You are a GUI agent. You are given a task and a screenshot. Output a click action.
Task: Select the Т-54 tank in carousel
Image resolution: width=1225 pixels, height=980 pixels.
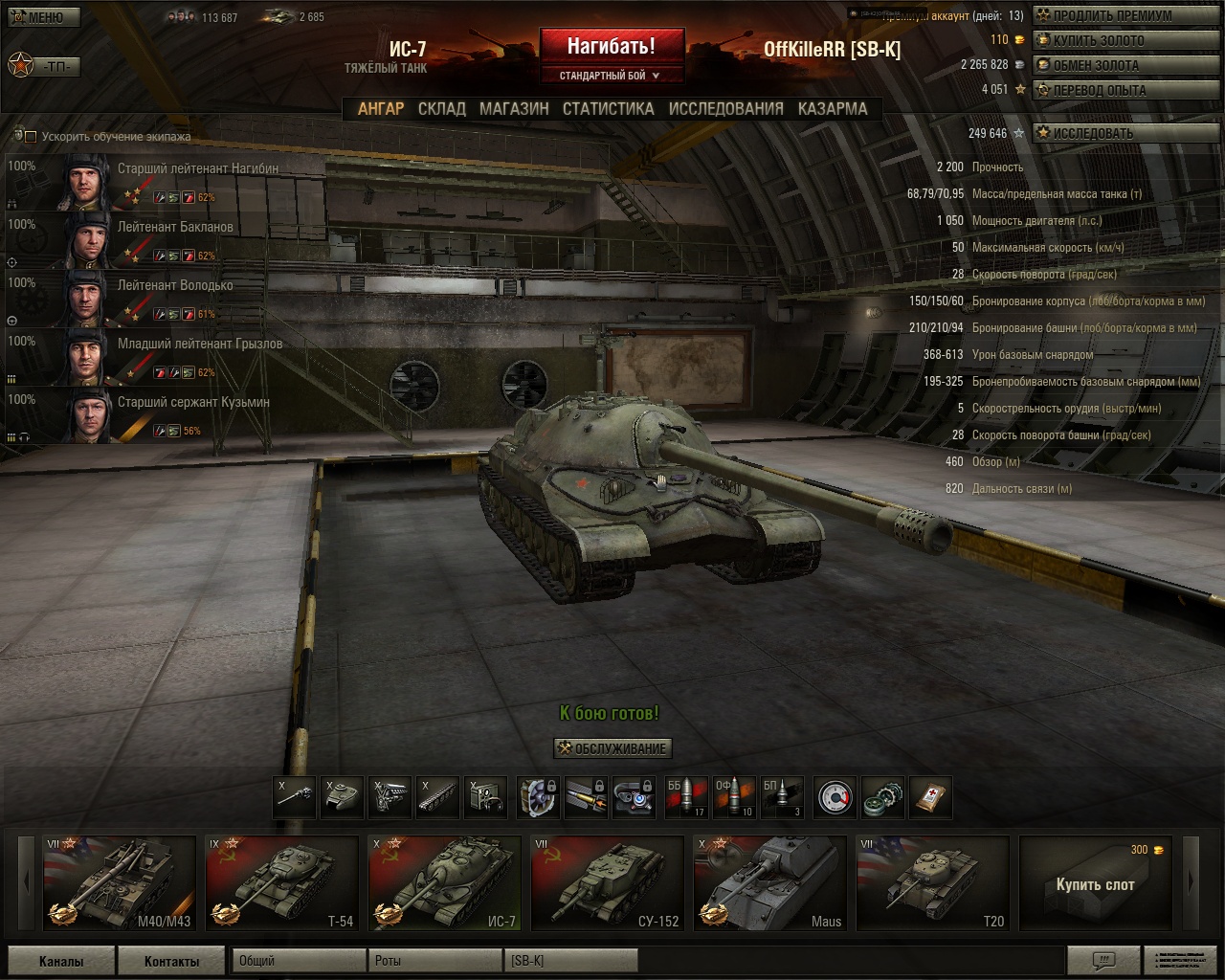click(x=281, y=882)
